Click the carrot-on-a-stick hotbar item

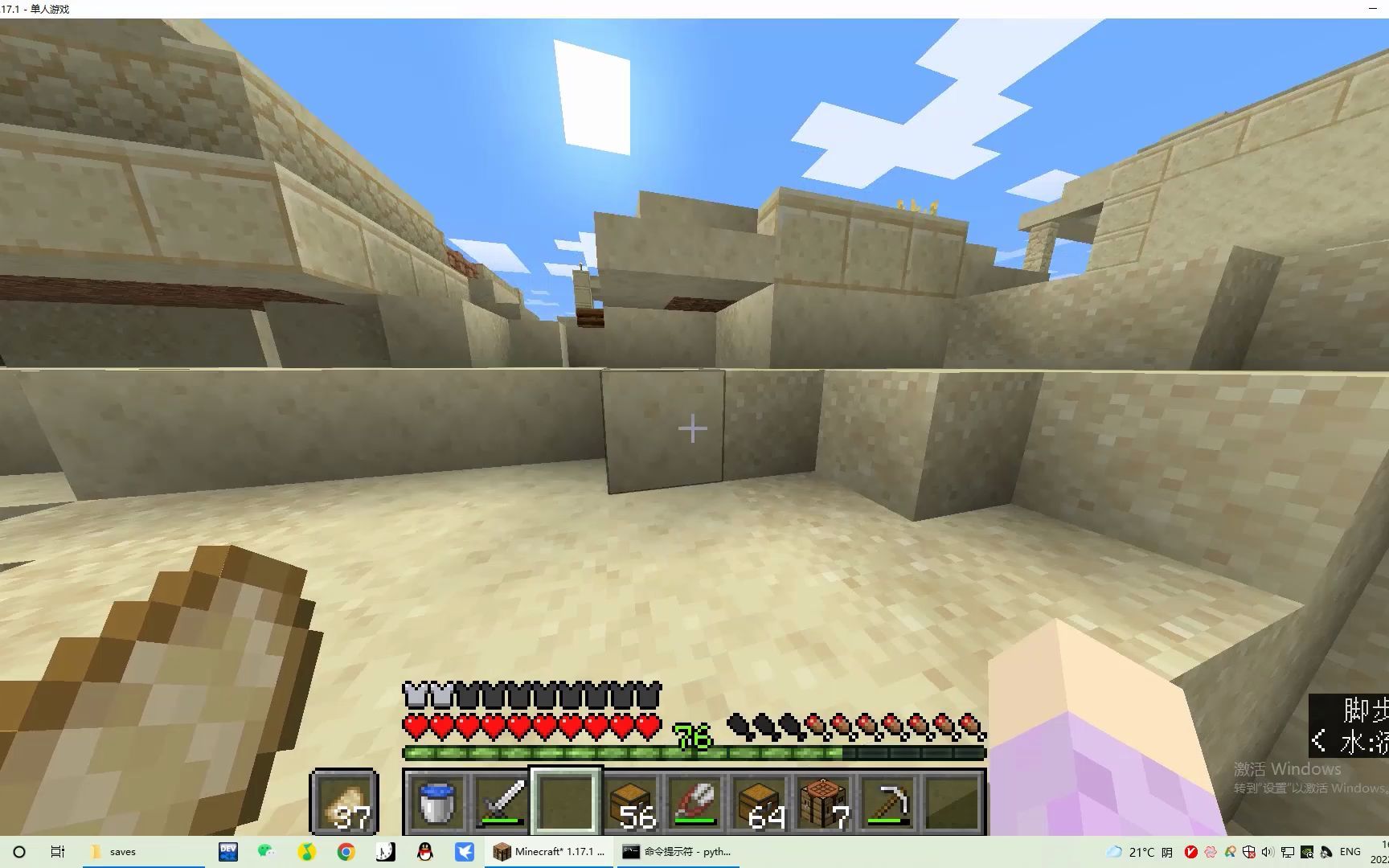(x=695, y=802)
